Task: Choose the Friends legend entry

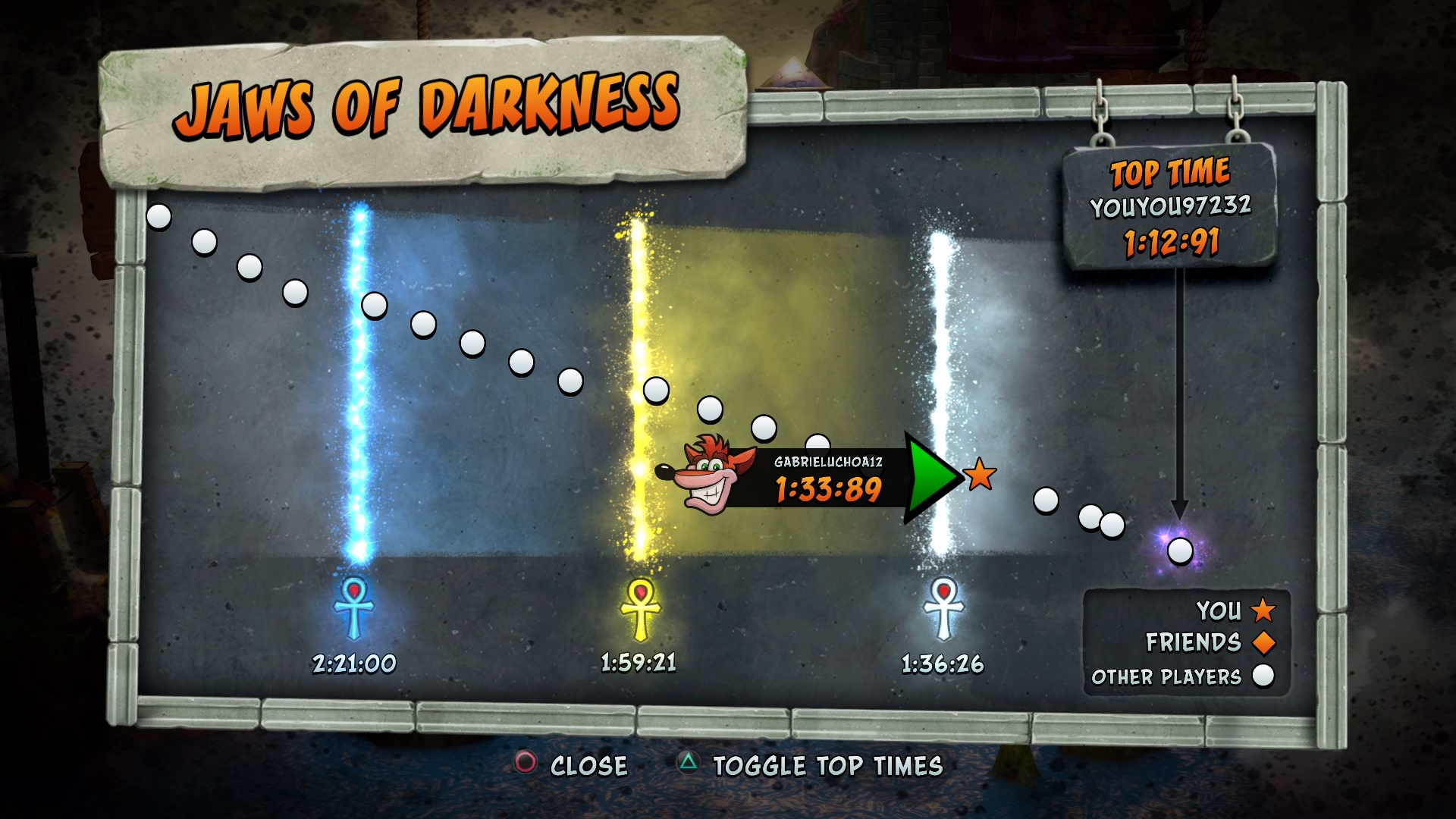Action: (x=1209, y=642)
